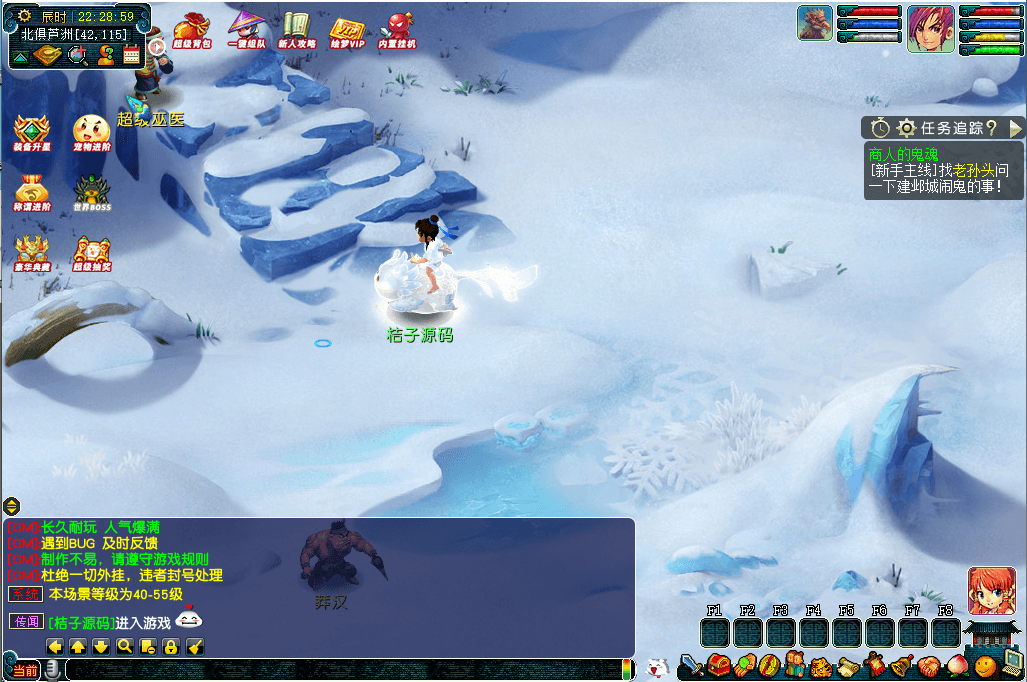Open the 豪华典藏 collection icon
Viewport: 1027px width, 682px height.
[x=31, y=253]
